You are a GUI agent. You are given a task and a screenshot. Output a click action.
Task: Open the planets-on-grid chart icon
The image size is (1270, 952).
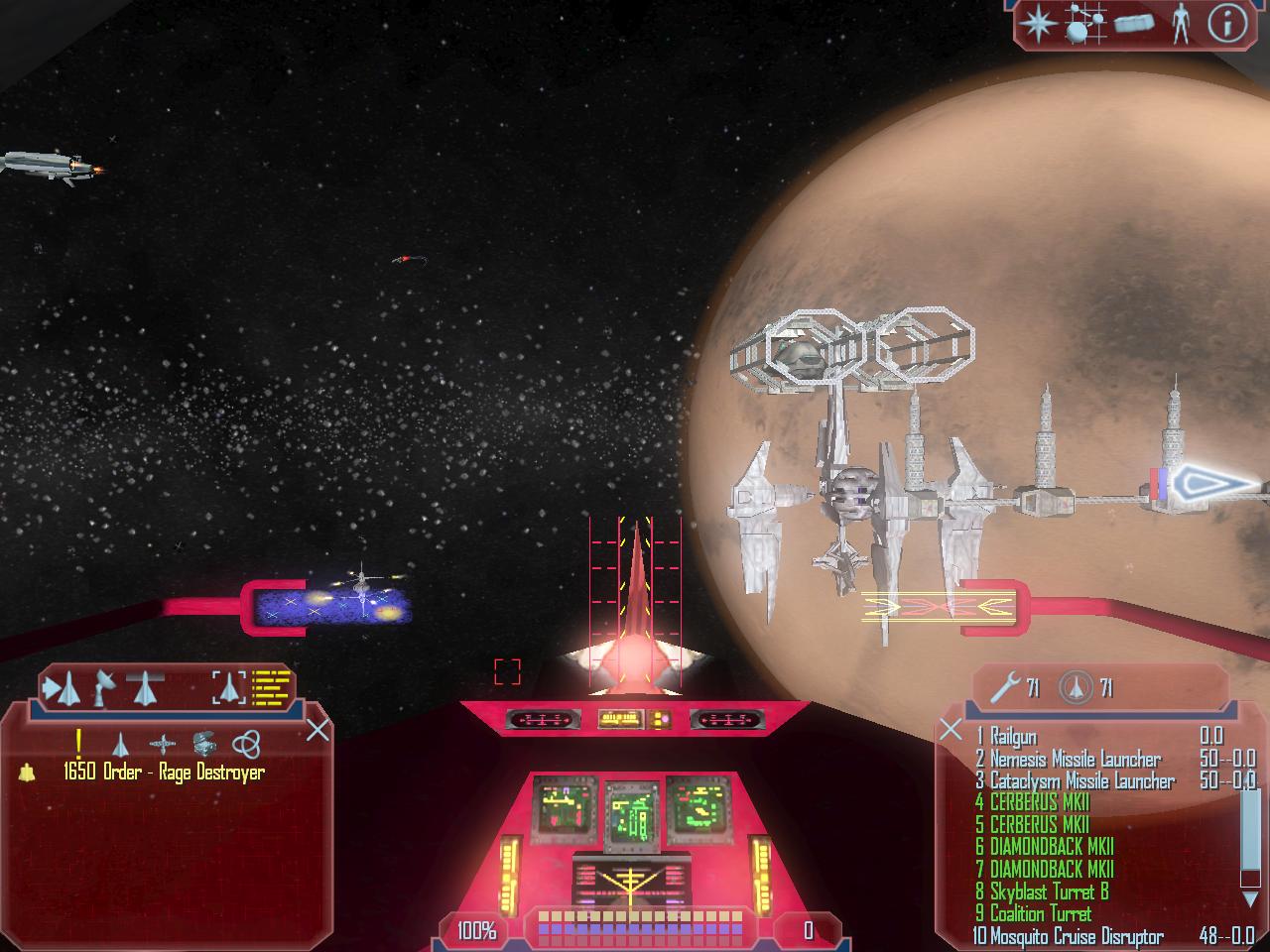(1084, 24)
